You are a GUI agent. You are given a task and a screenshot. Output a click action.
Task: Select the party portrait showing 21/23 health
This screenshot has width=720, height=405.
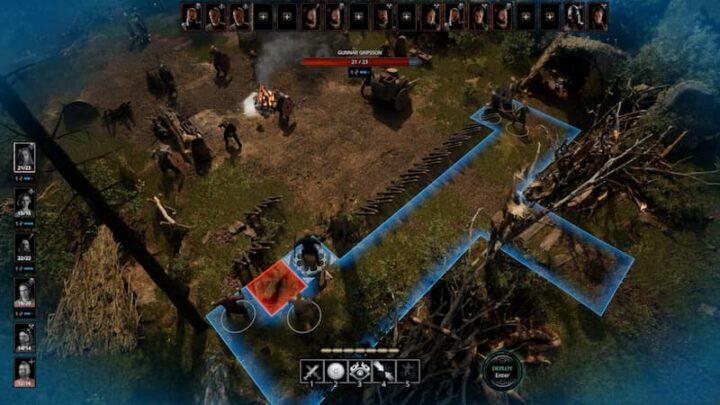25,156
